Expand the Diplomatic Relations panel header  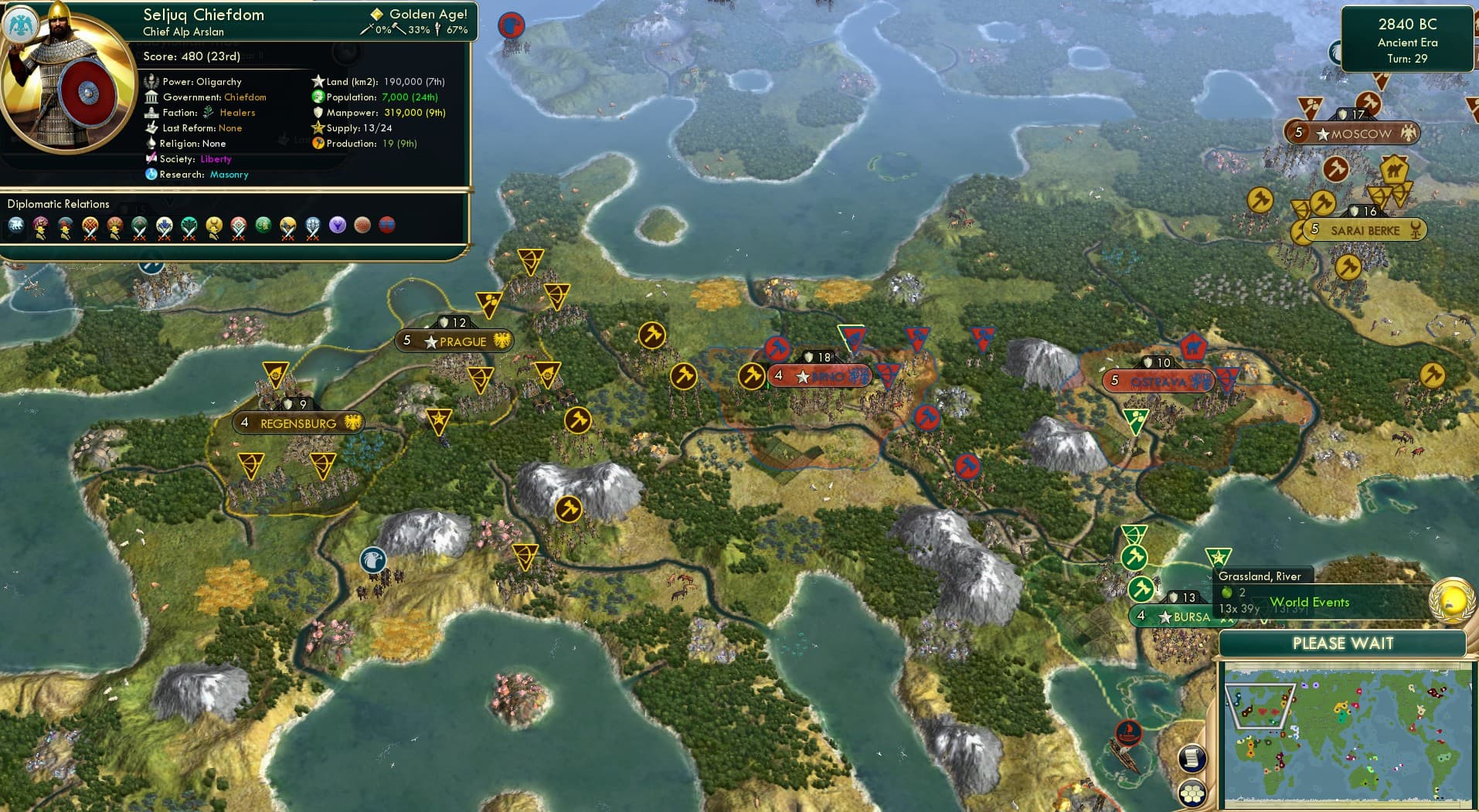(x=58, y=204)
